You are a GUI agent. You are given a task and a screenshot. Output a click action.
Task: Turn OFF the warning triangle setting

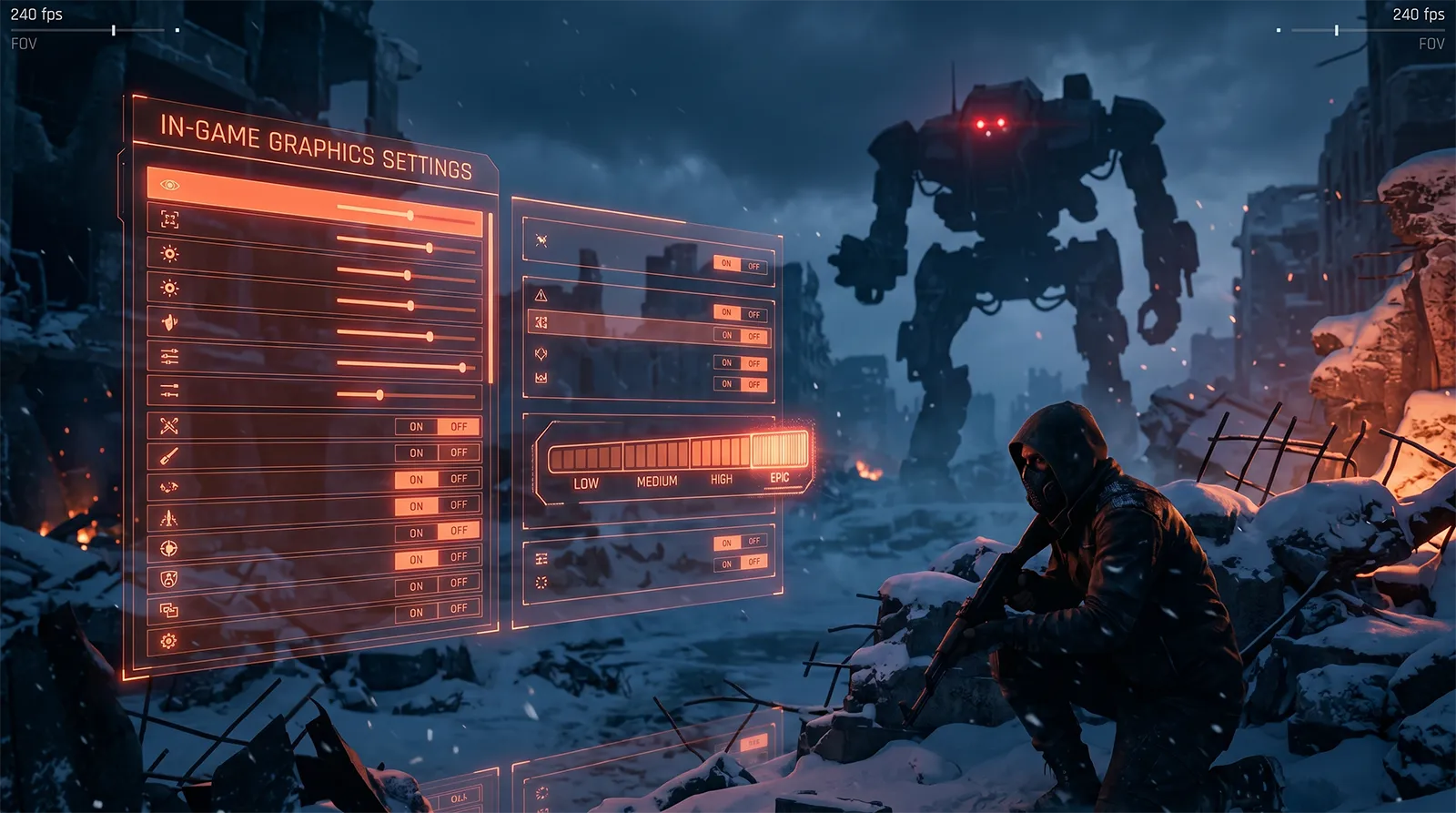tap(754, 315)
